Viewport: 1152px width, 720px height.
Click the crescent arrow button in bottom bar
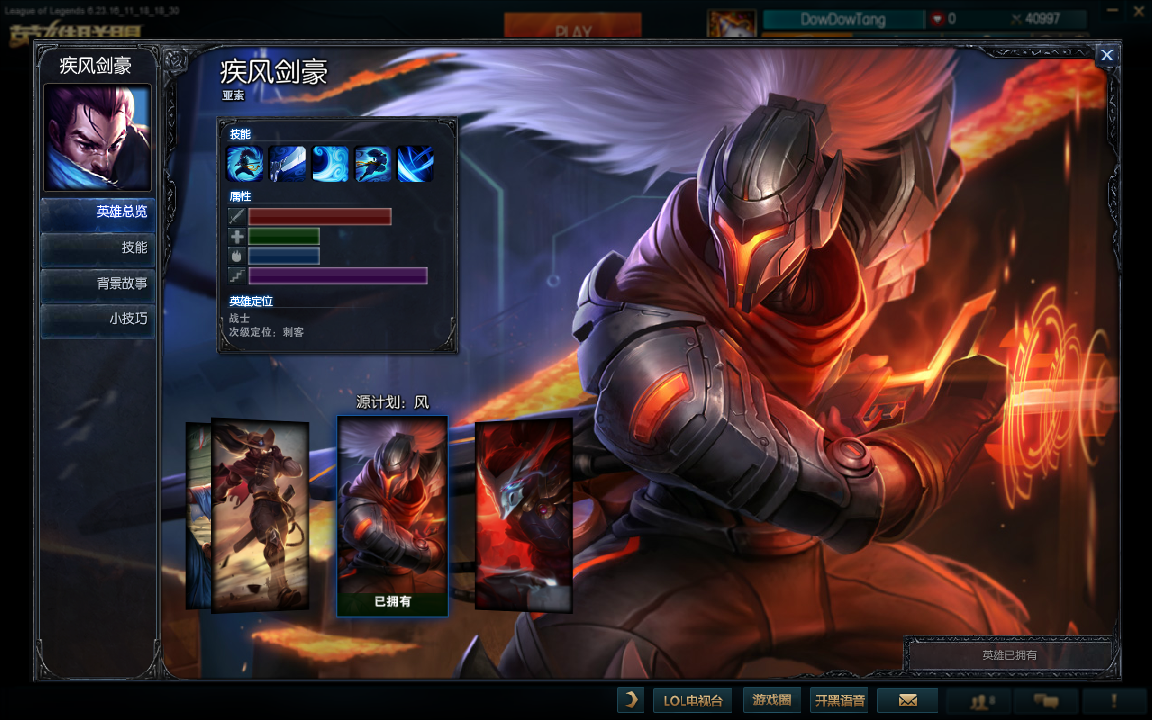point(630,700)
